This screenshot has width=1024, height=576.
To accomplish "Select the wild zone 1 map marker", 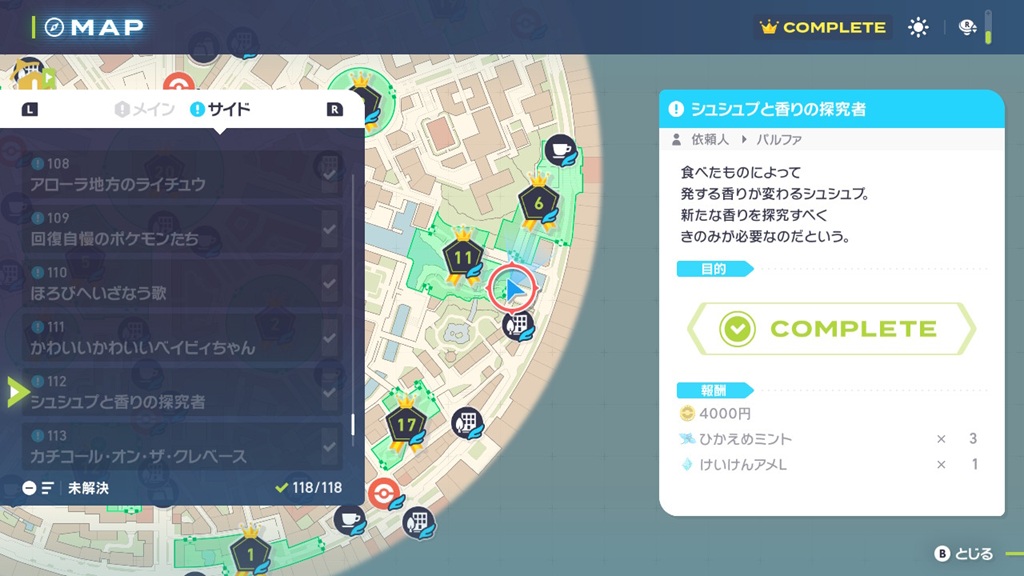I will (x=249, y=551).
